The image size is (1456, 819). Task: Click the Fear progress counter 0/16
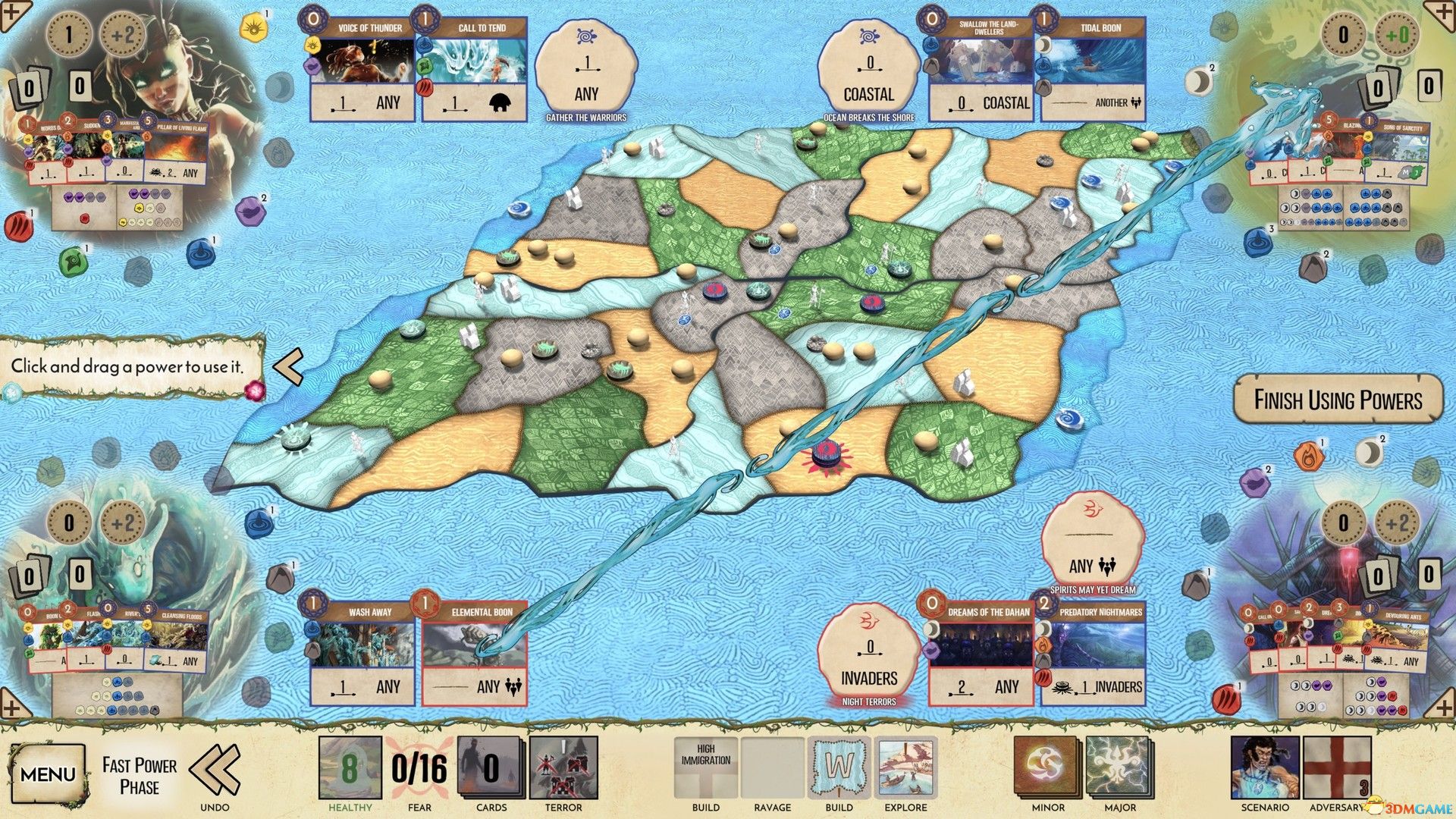point(418,767)
